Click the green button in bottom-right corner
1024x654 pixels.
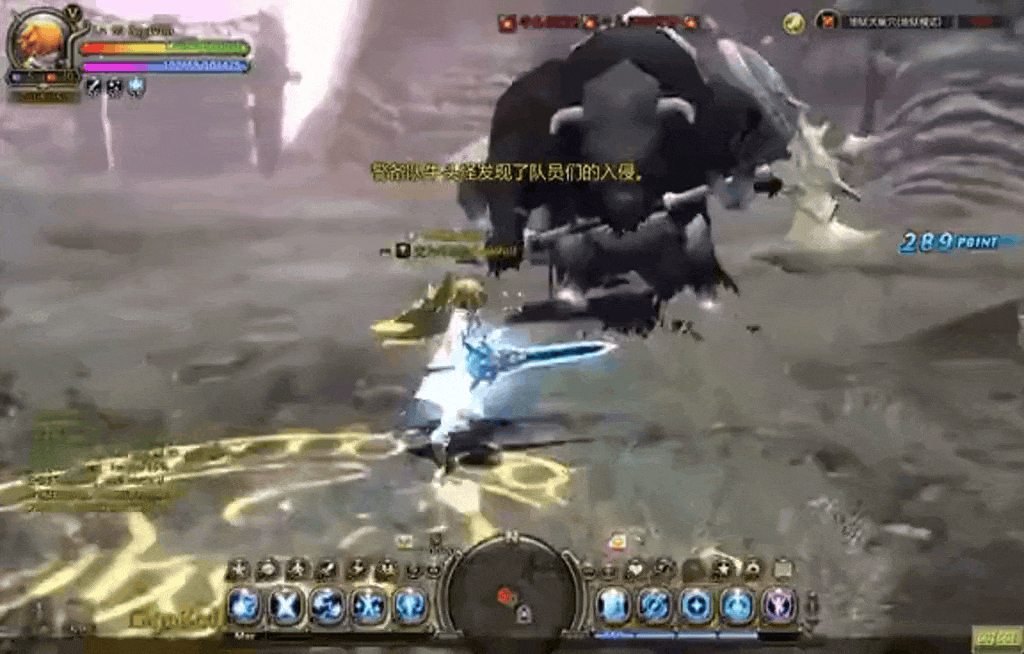pos(996,639)
